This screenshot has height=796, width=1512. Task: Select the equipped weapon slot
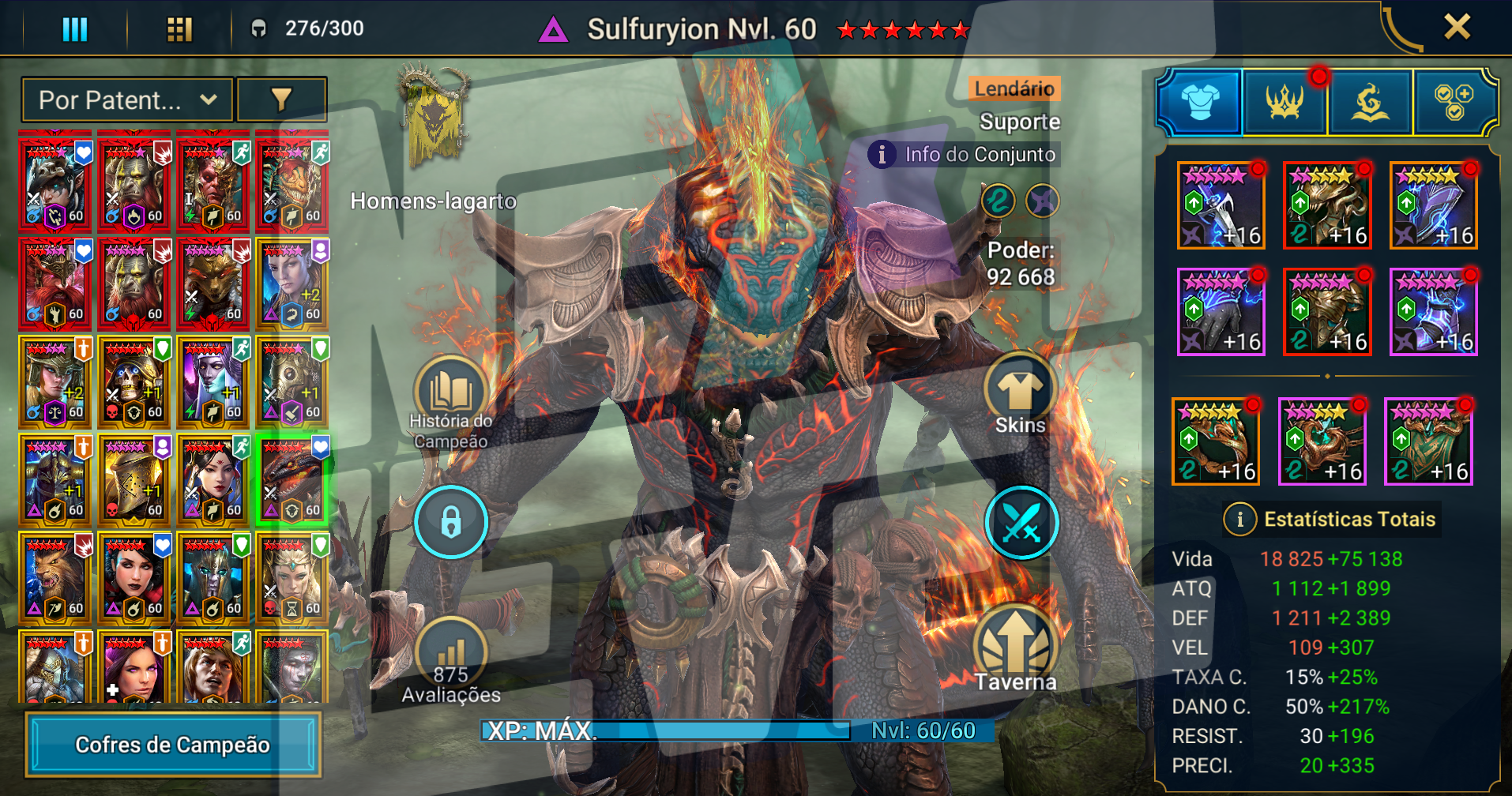coord(1221,205)
